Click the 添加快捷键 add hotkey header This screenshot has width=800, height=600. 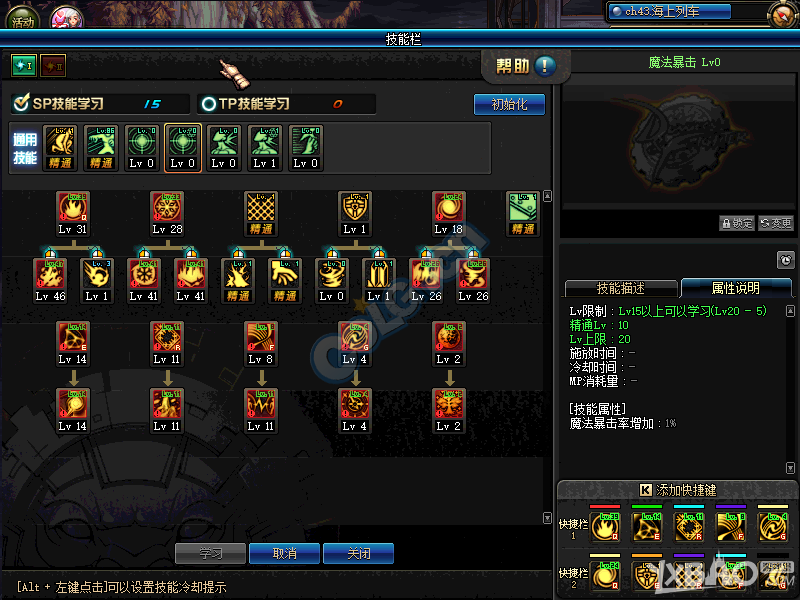676,490
